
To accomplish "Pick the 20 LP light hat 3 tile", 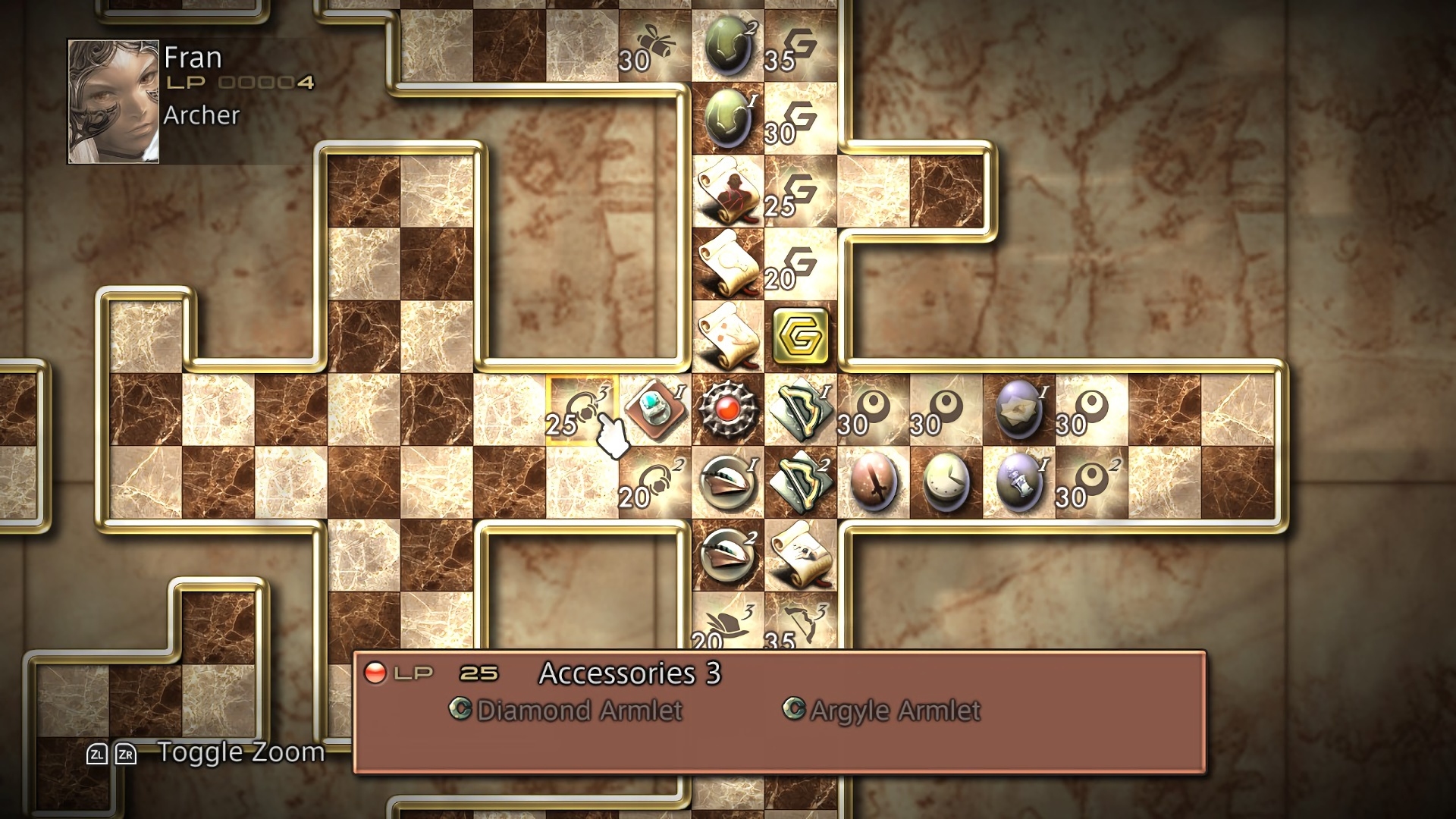I will click(x=727, y=626).
